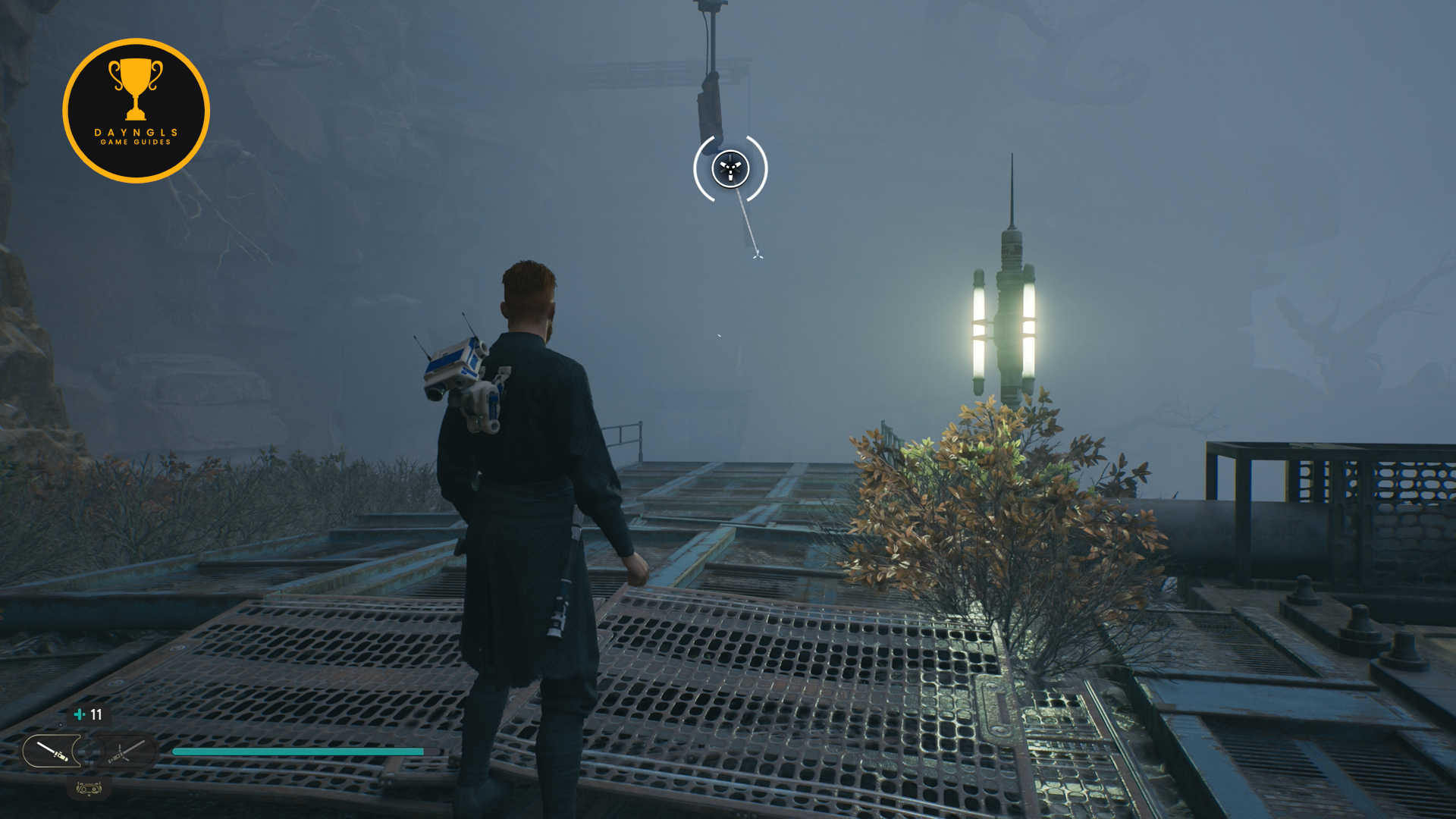Image resolution: width=1456 pixels, height=819 pixels.
Task: Select the single lightsaber stance icon
Action: tap(52, 752)
